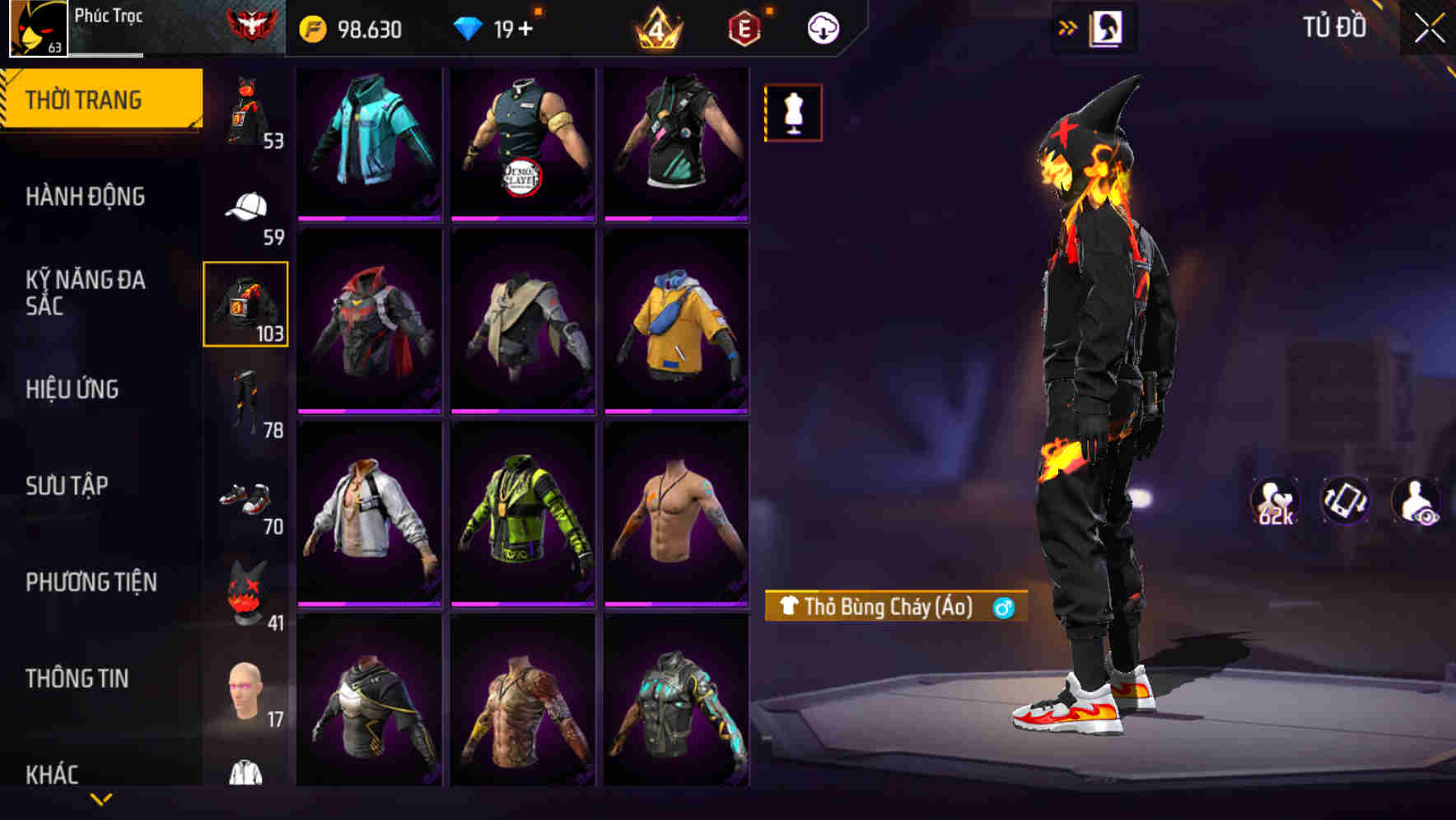Open the PHƯƠNG TIỆN section
The height and width of the screenshot is (820, 1456).
tap(90, 580)
